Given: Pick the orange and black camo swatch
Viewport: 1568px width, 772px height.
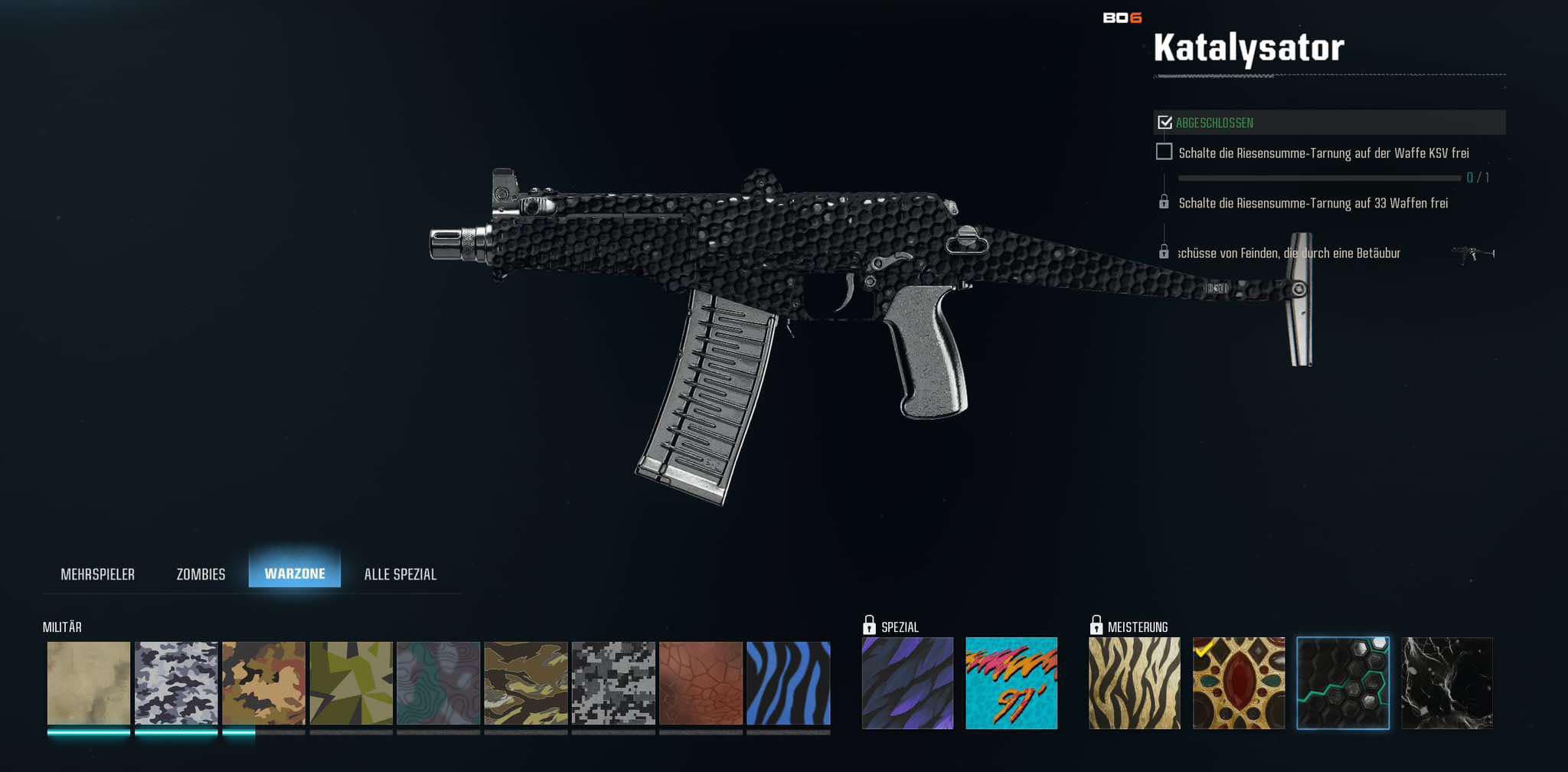Looking at the screenshot, I should (263, 683).
